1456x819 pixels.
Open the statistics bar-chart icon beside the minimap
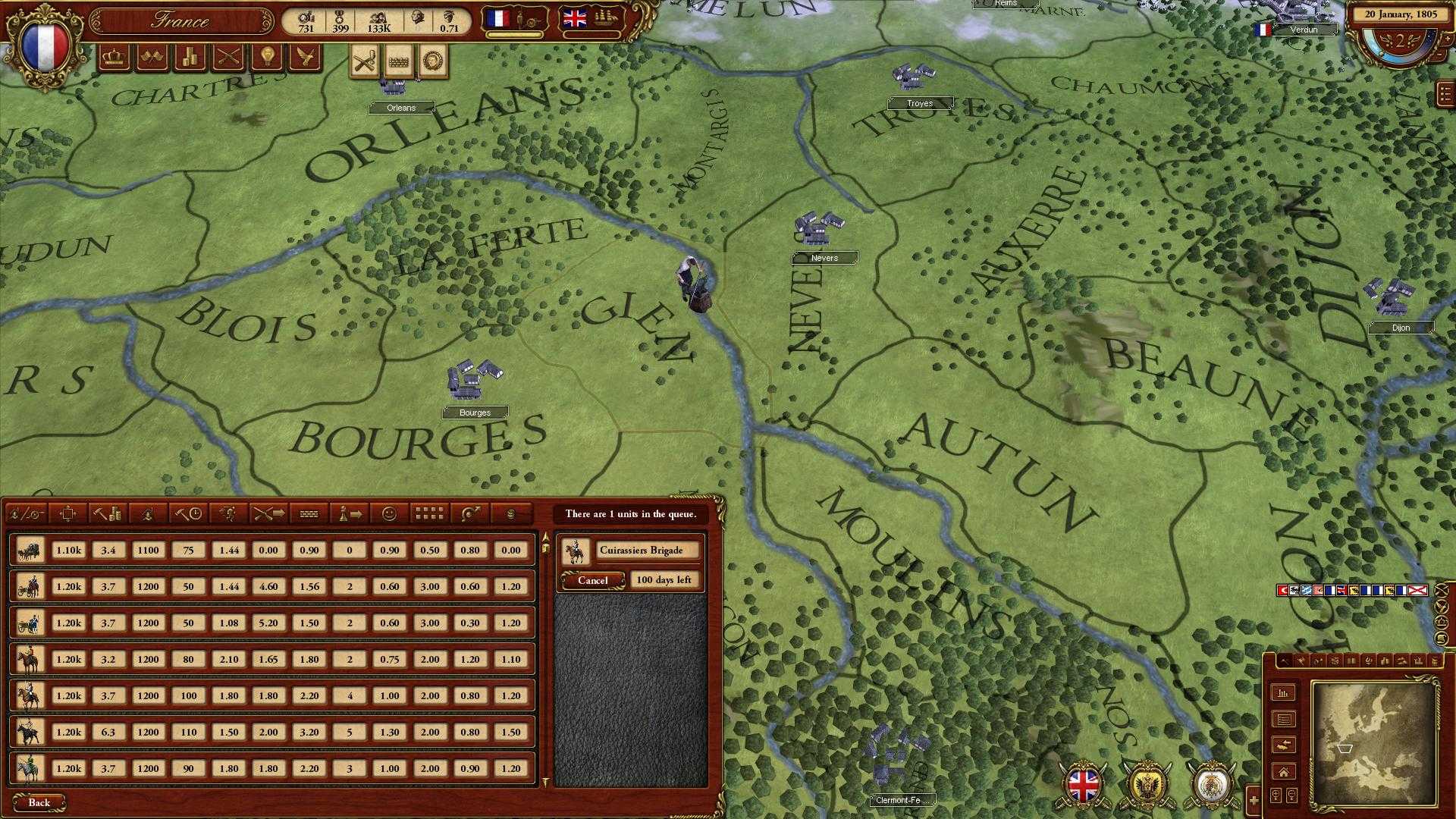[1283, 693]
